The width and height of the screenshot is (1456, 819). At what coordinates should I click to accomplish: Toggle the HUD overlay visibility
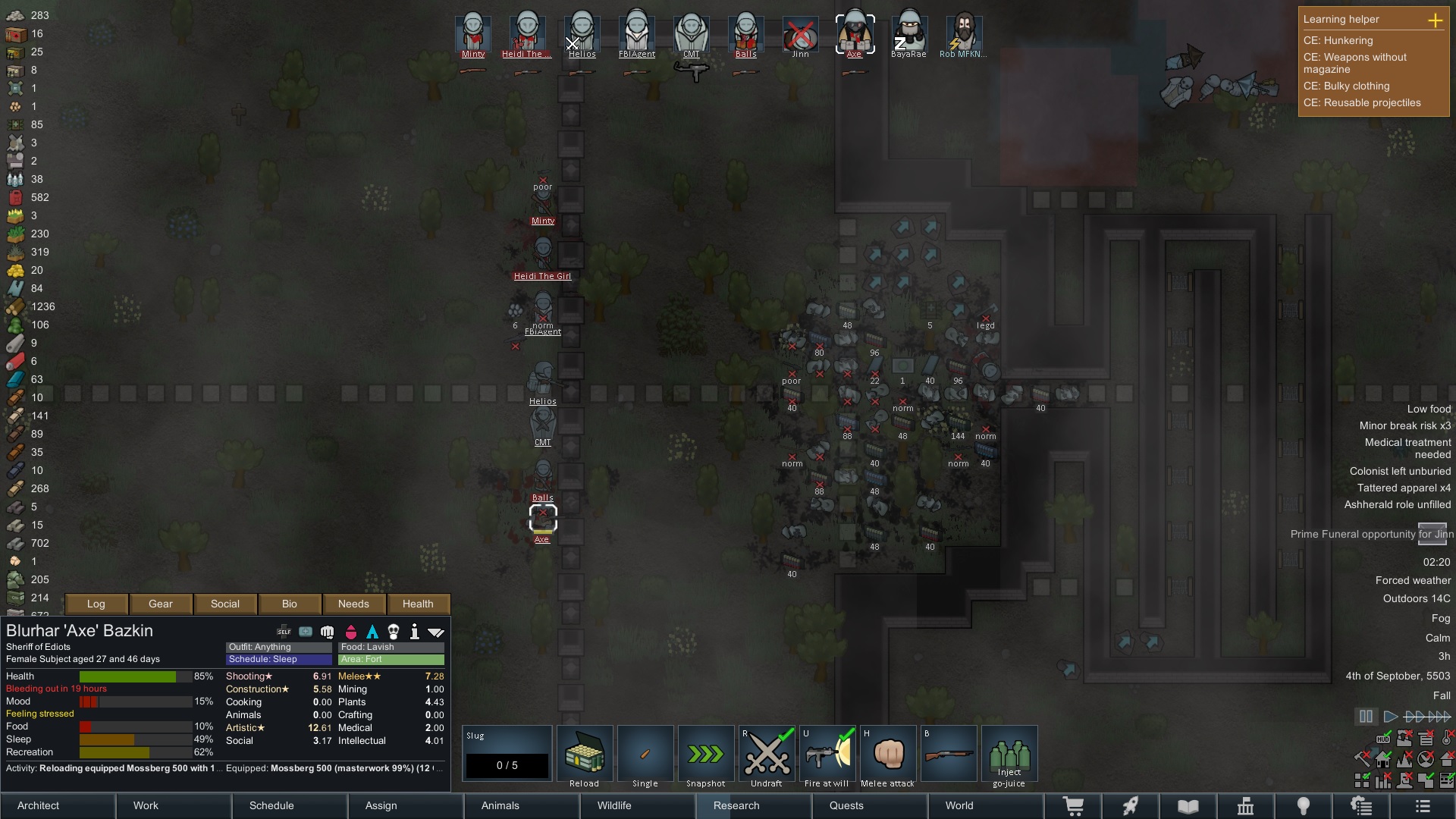click(x=1384, y=739)
